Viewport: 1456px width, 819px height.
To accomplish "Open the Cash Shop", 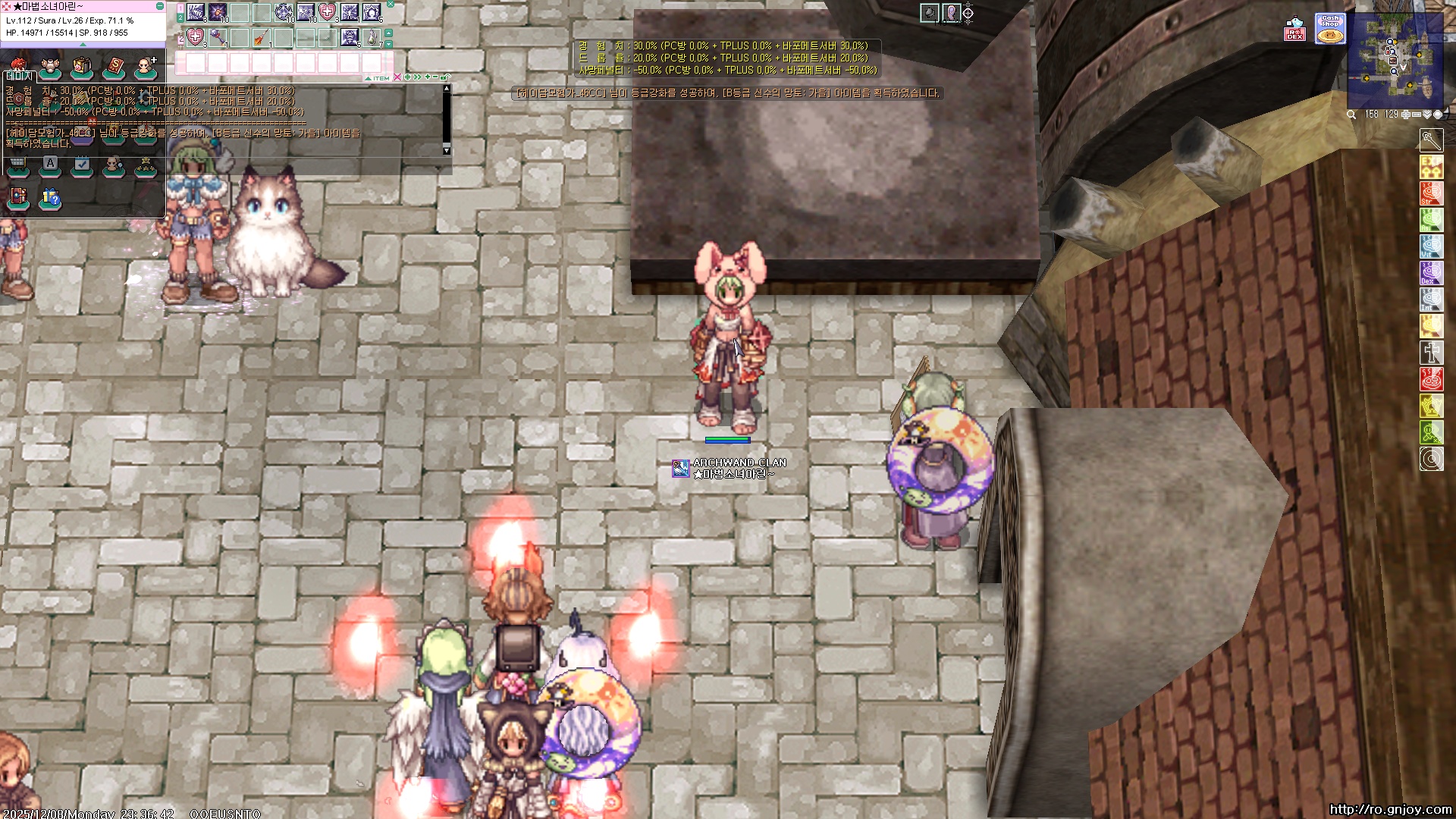I will click(x=1330, y=29).
